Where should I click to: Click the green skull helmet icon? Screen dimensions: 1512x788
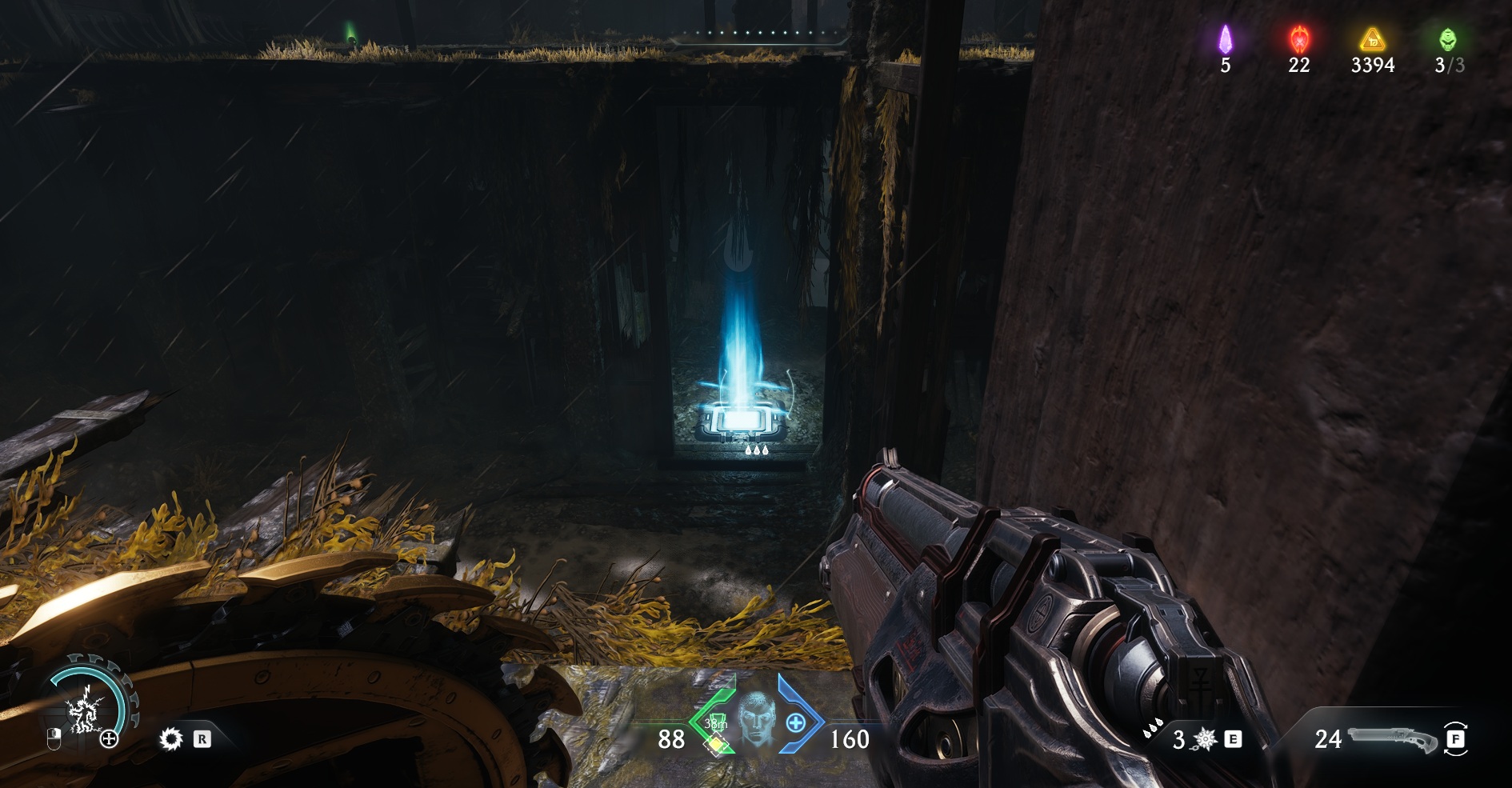1447,38
